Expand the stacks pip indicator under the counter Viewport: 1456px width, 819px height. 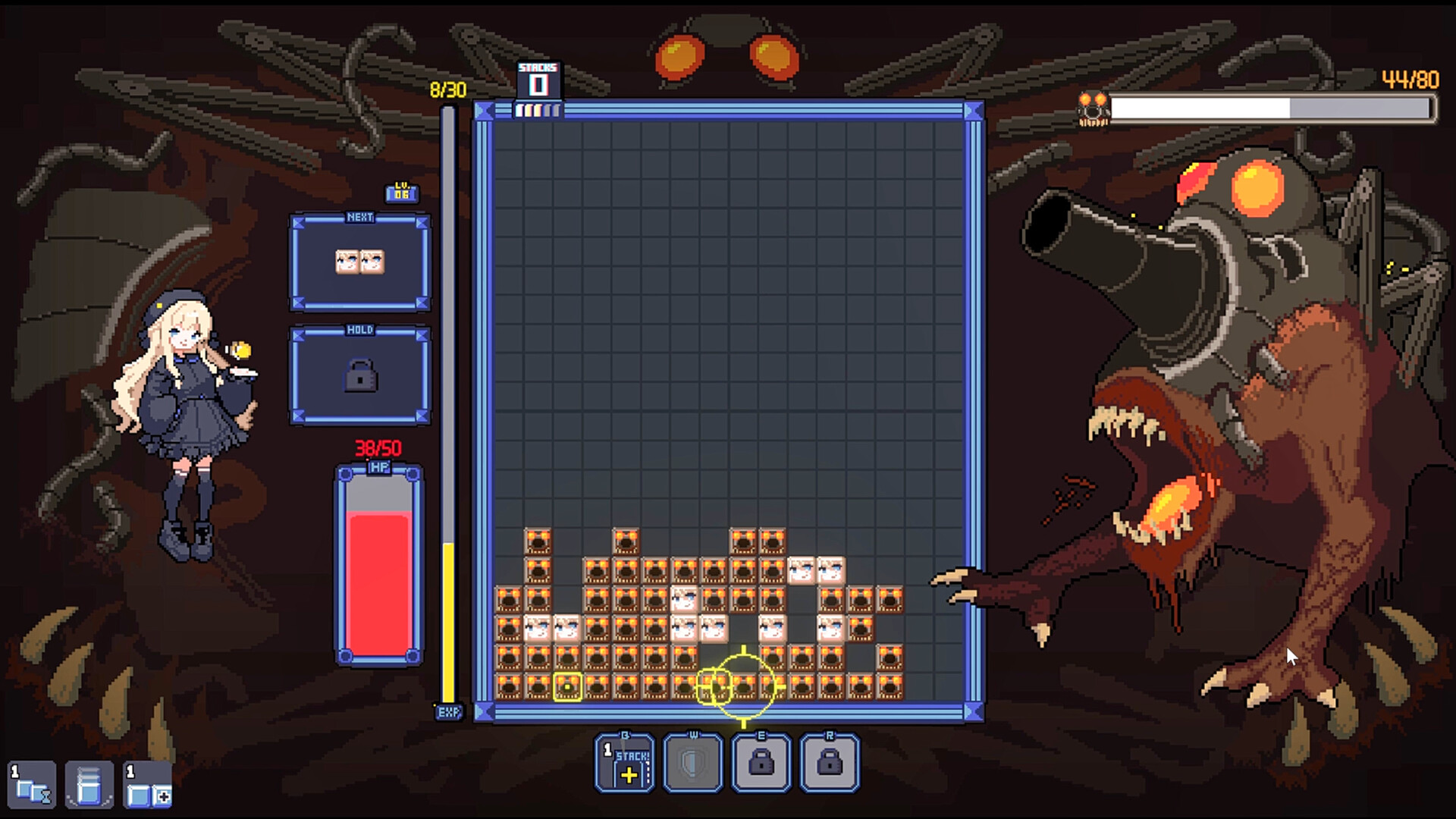pyautogui.click(x=538, y=110)
